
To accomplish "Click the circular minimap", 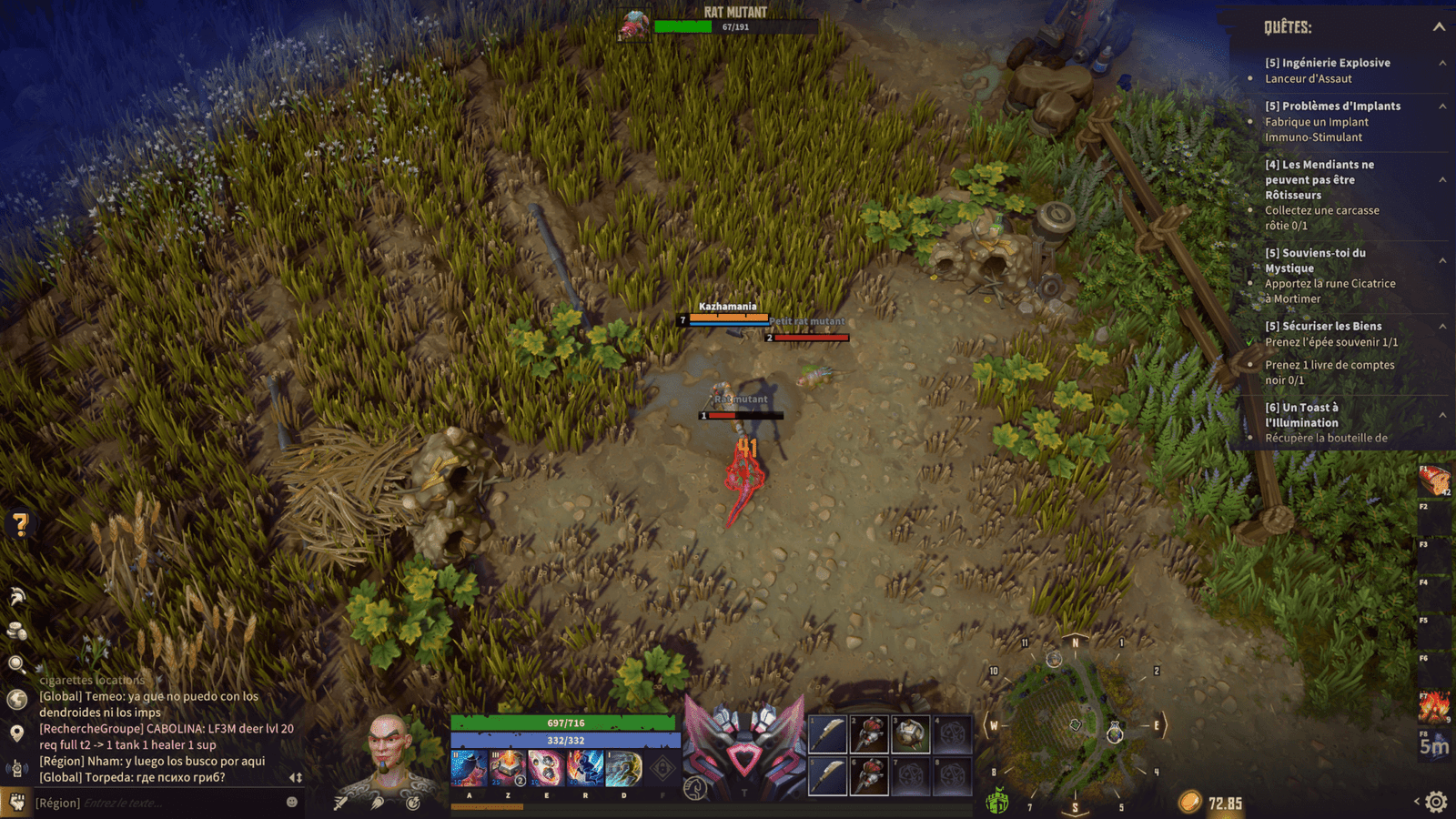I will pos(1075,723).
